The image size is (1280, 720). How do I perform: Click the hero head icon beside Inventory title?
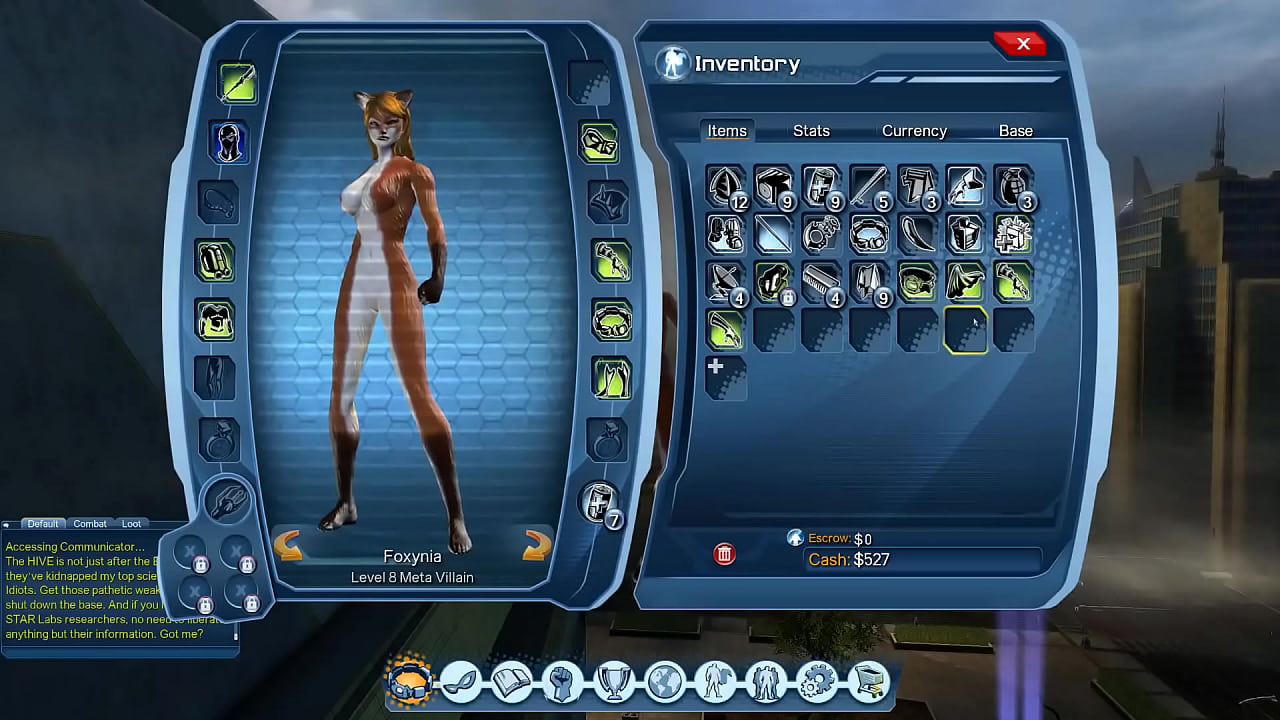[674, 63]
